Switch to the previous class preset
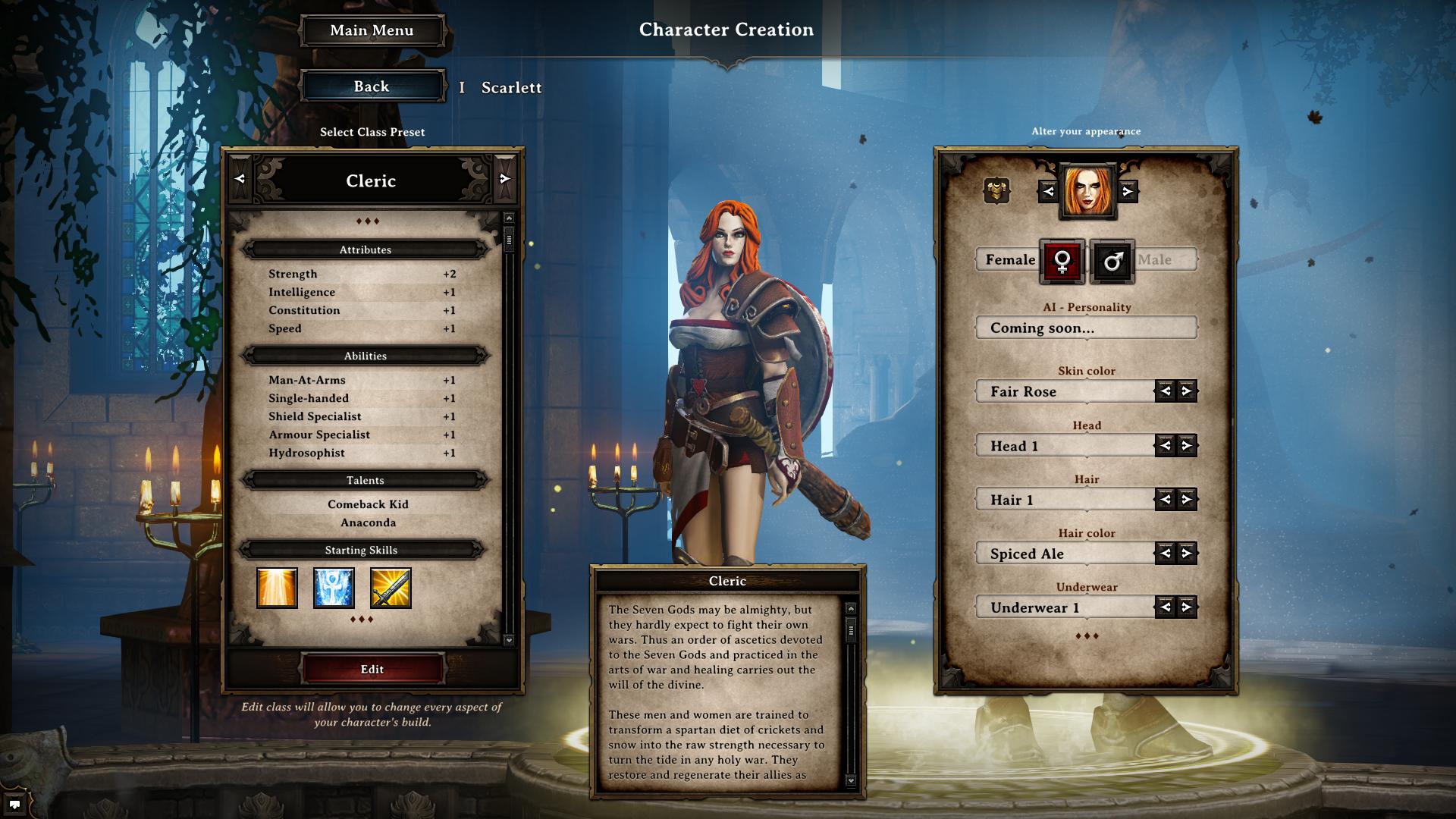Viewport: 1456px width, 819px height. point(240,179)
